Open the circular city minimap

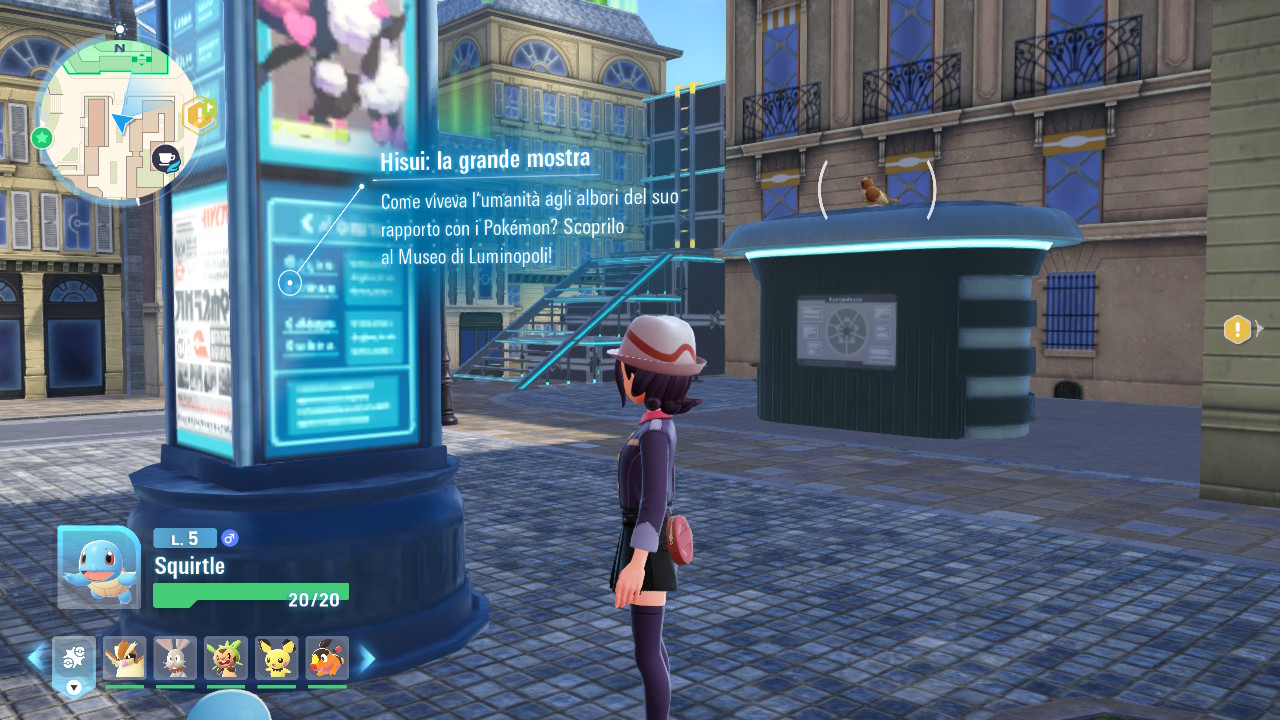[117, 118]
